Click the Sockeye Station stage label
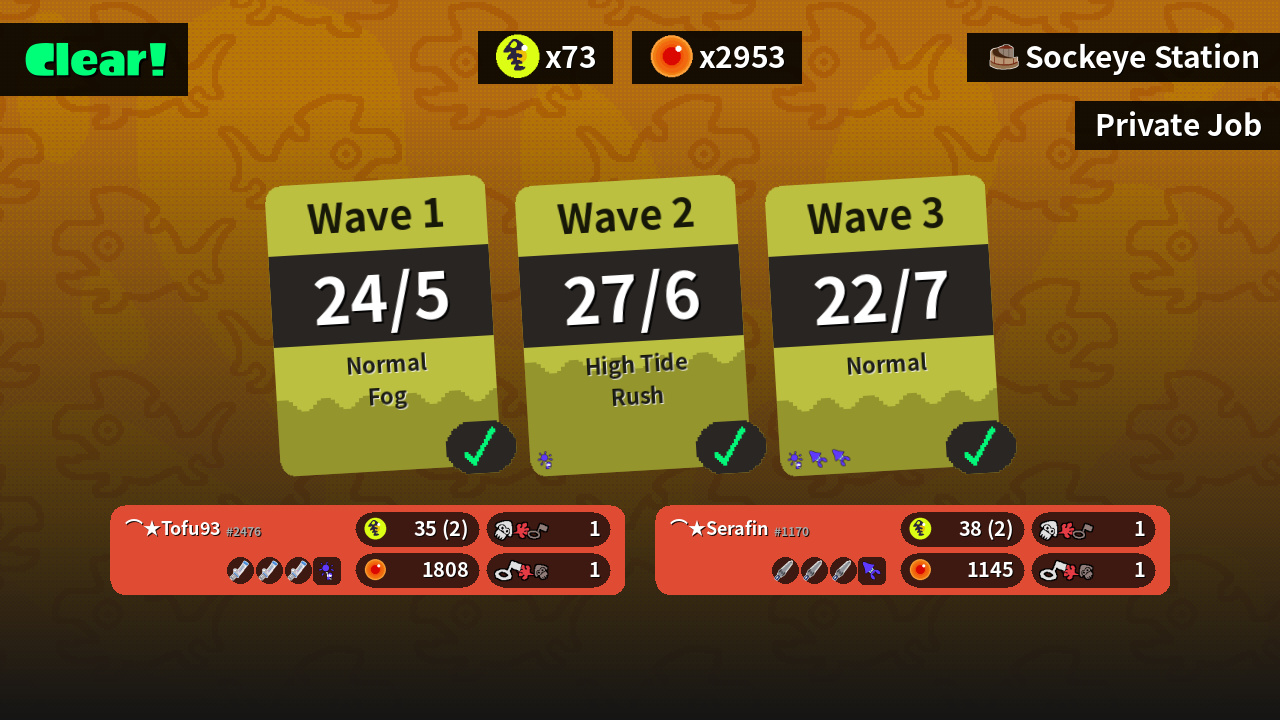1280x720 pixels. pyautogui.click(x=1123, y=57)
